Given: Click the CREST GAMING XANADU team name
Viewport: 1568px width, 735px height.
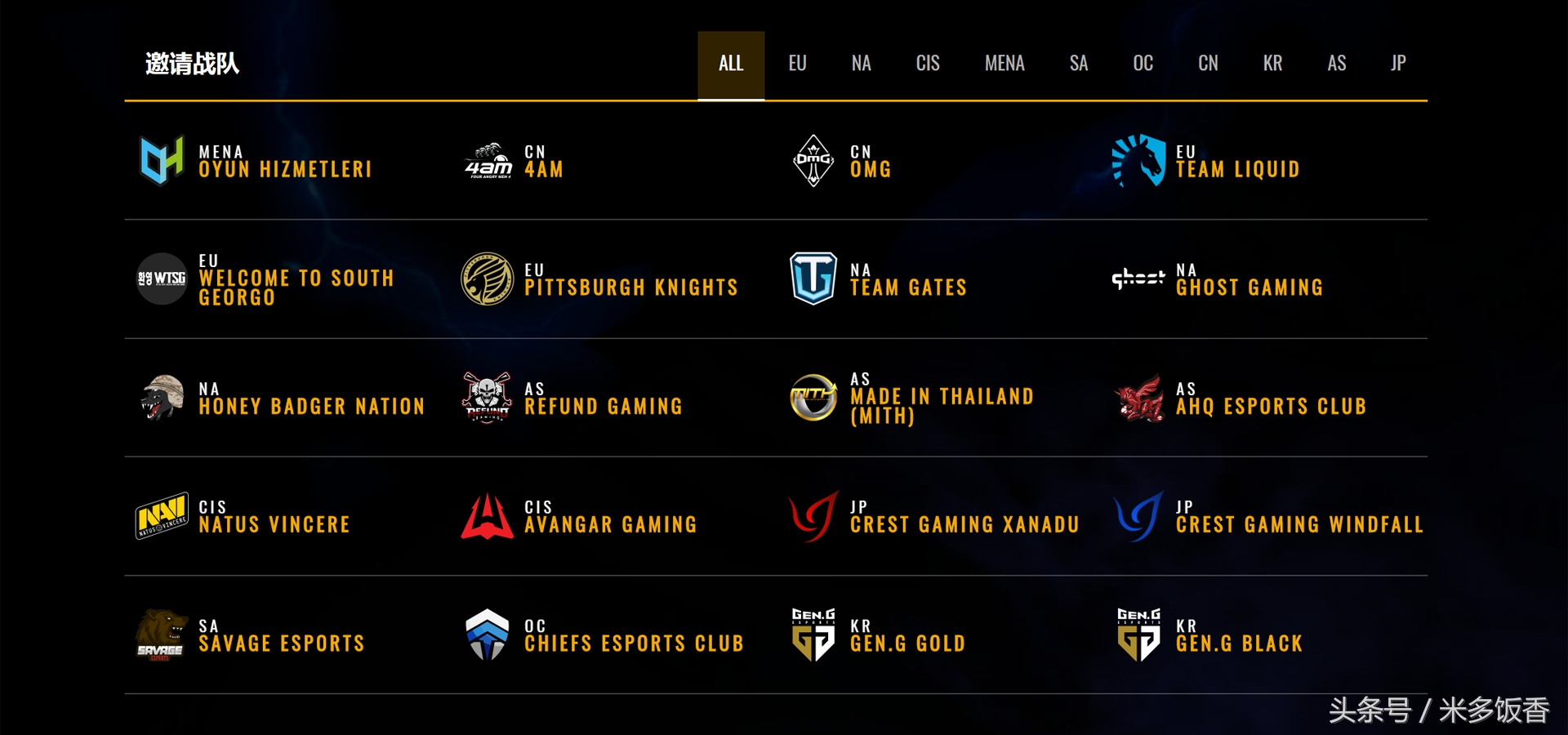Looking at the screenshot, I should click(x=964, y=523).
